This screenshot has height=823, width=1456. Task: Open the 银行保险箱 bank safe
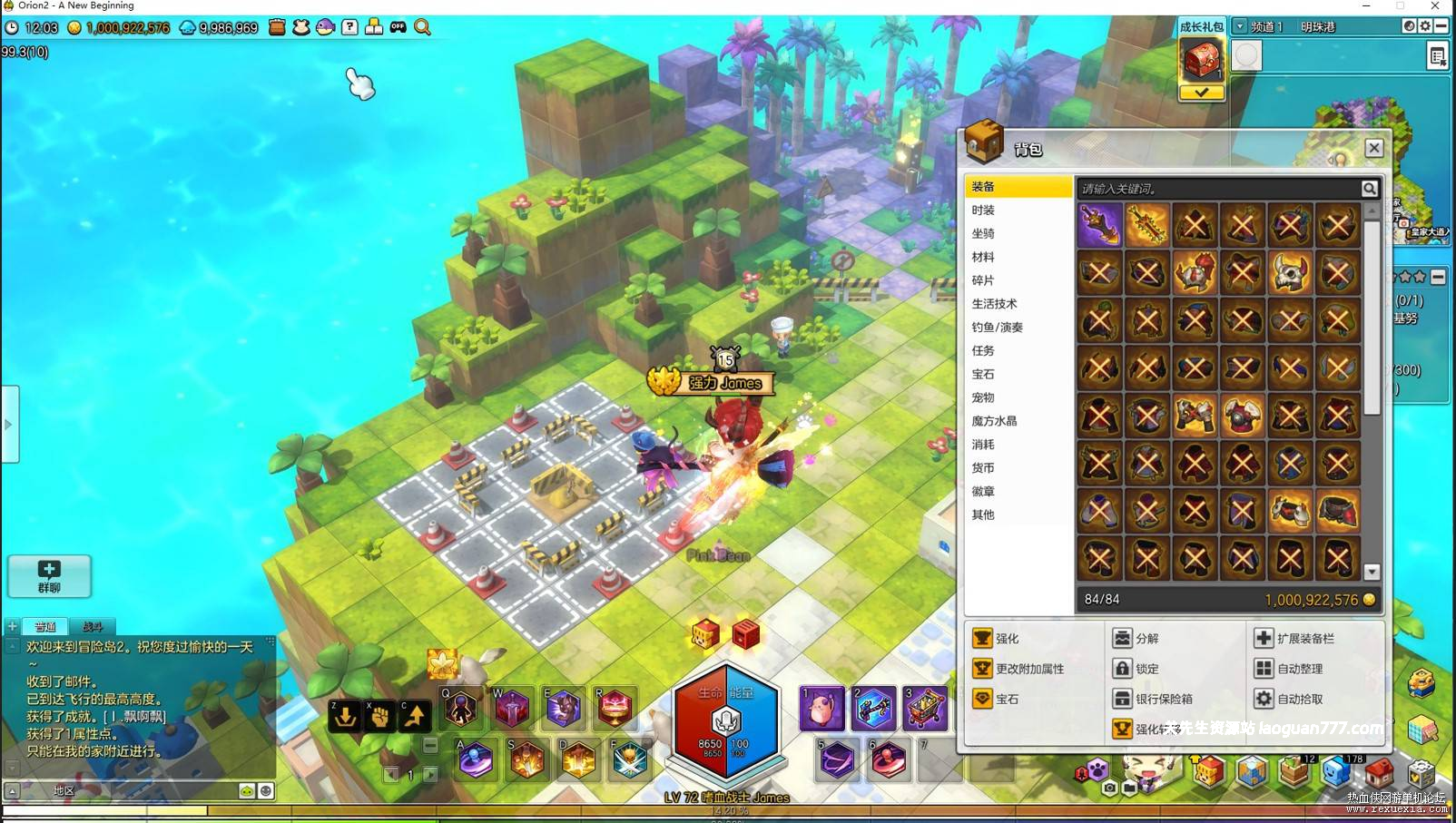tap(1153, 699)
